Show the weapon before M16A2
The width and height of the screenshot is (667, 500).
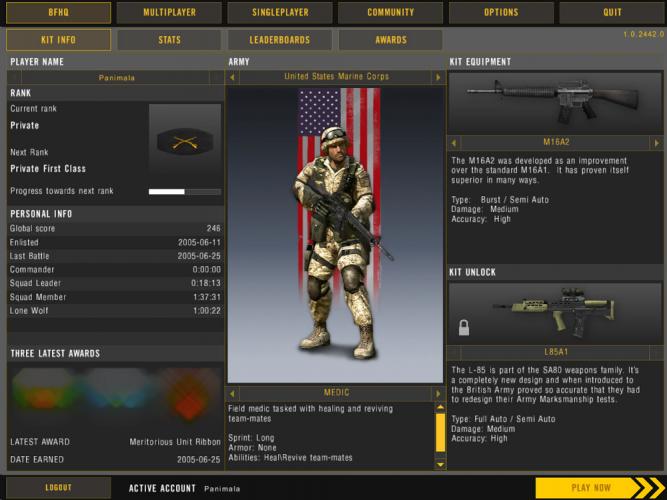point(455,142)
